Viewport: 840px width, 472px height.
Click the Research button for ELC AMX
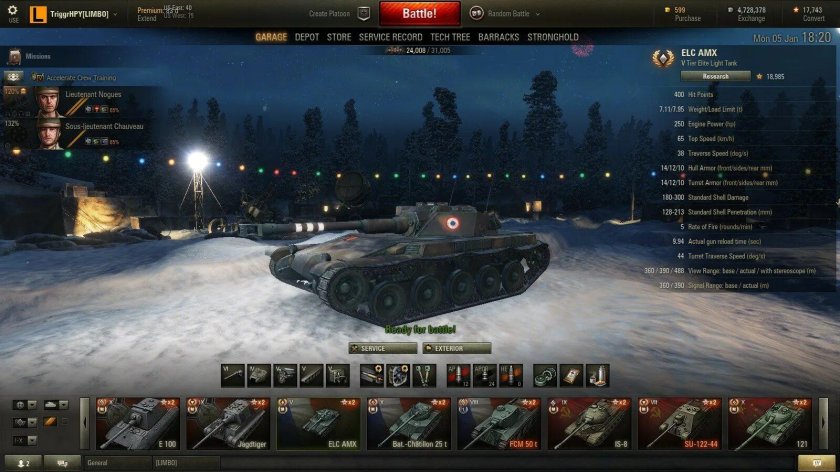click(x=715, y=76)
